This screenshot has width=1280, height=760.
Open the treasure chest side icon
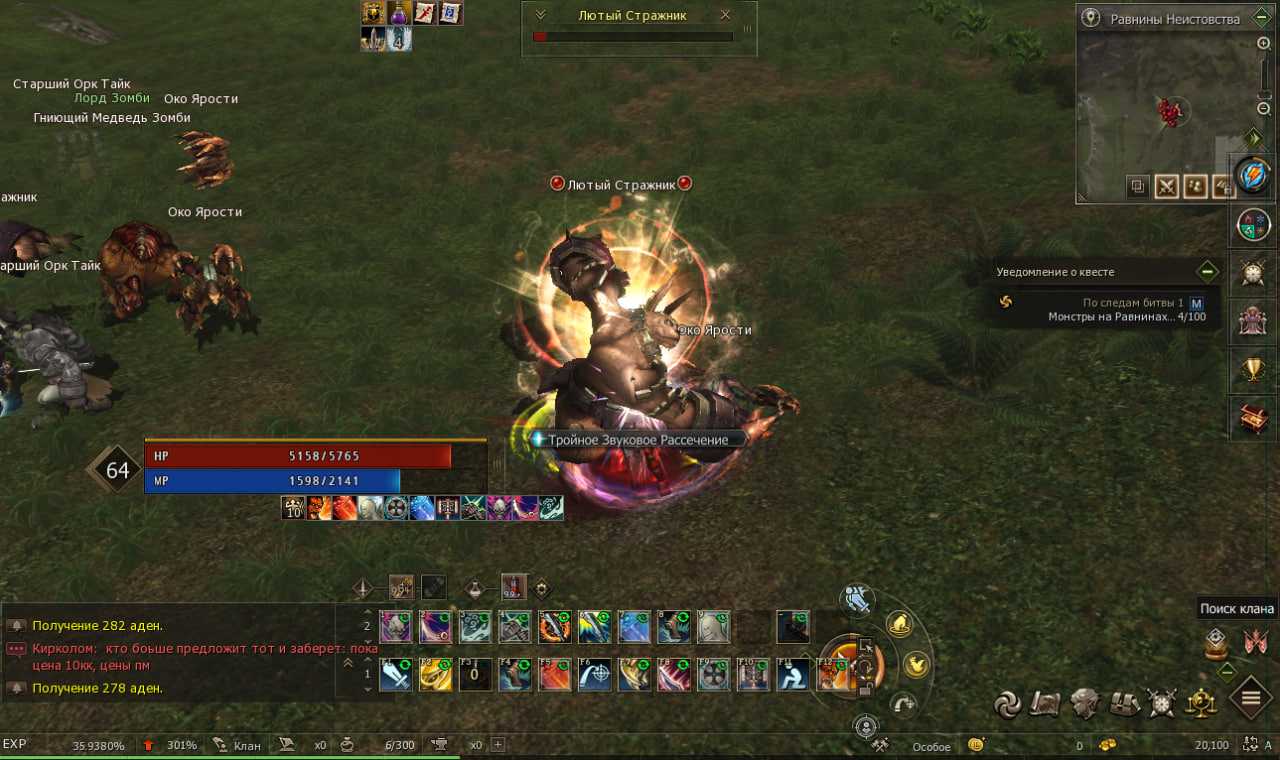1252,420
